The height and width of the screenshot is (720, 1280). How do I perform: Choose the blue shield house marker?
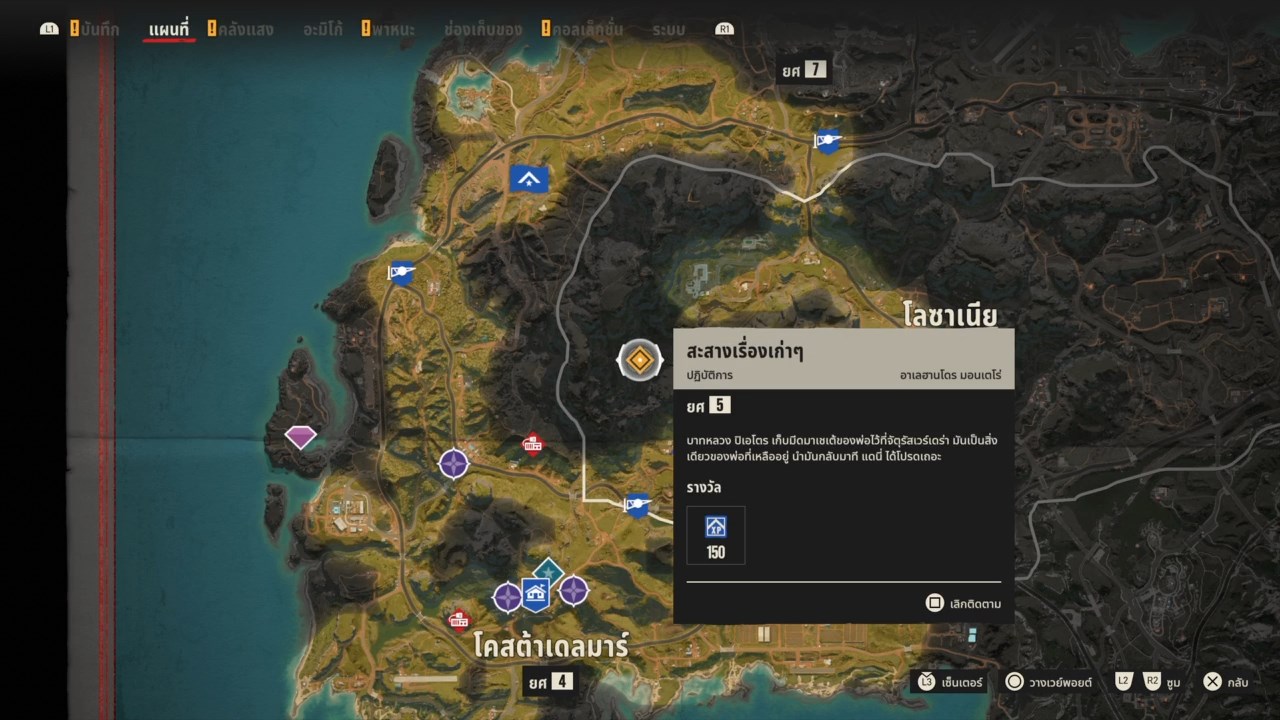point(536,595)
